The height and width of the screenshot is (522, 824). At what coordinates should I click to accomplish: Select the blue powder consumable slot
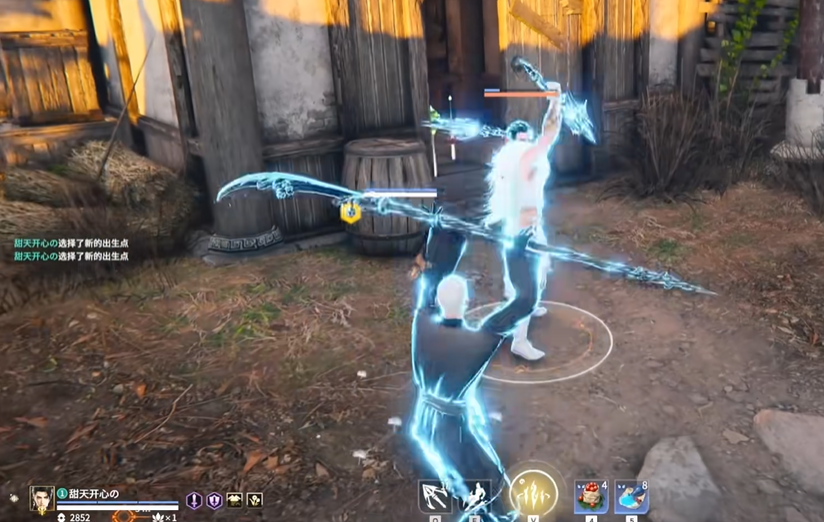coord(631,498)
